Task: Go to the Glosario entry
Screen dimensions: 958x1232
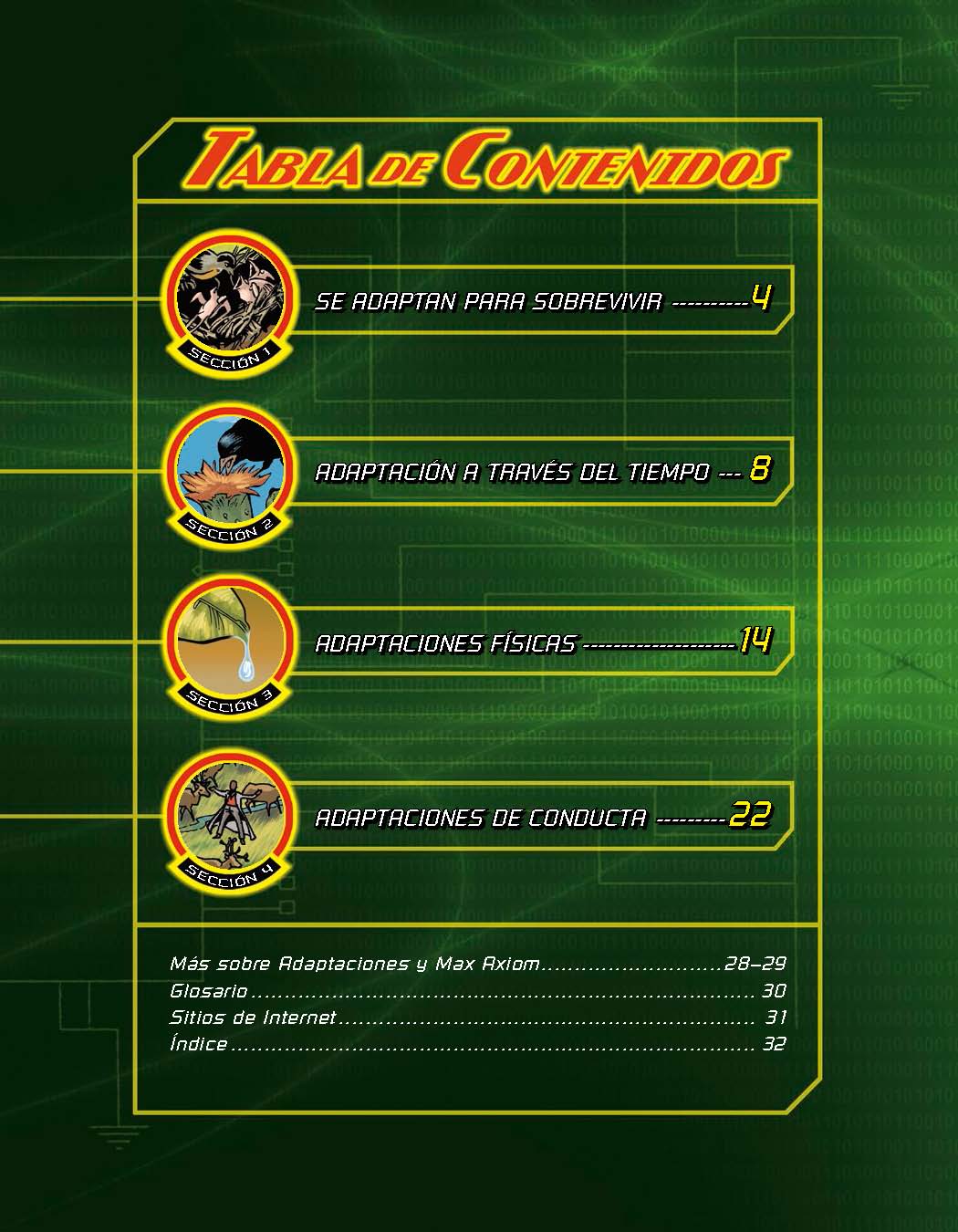Action: click(209, 991)
